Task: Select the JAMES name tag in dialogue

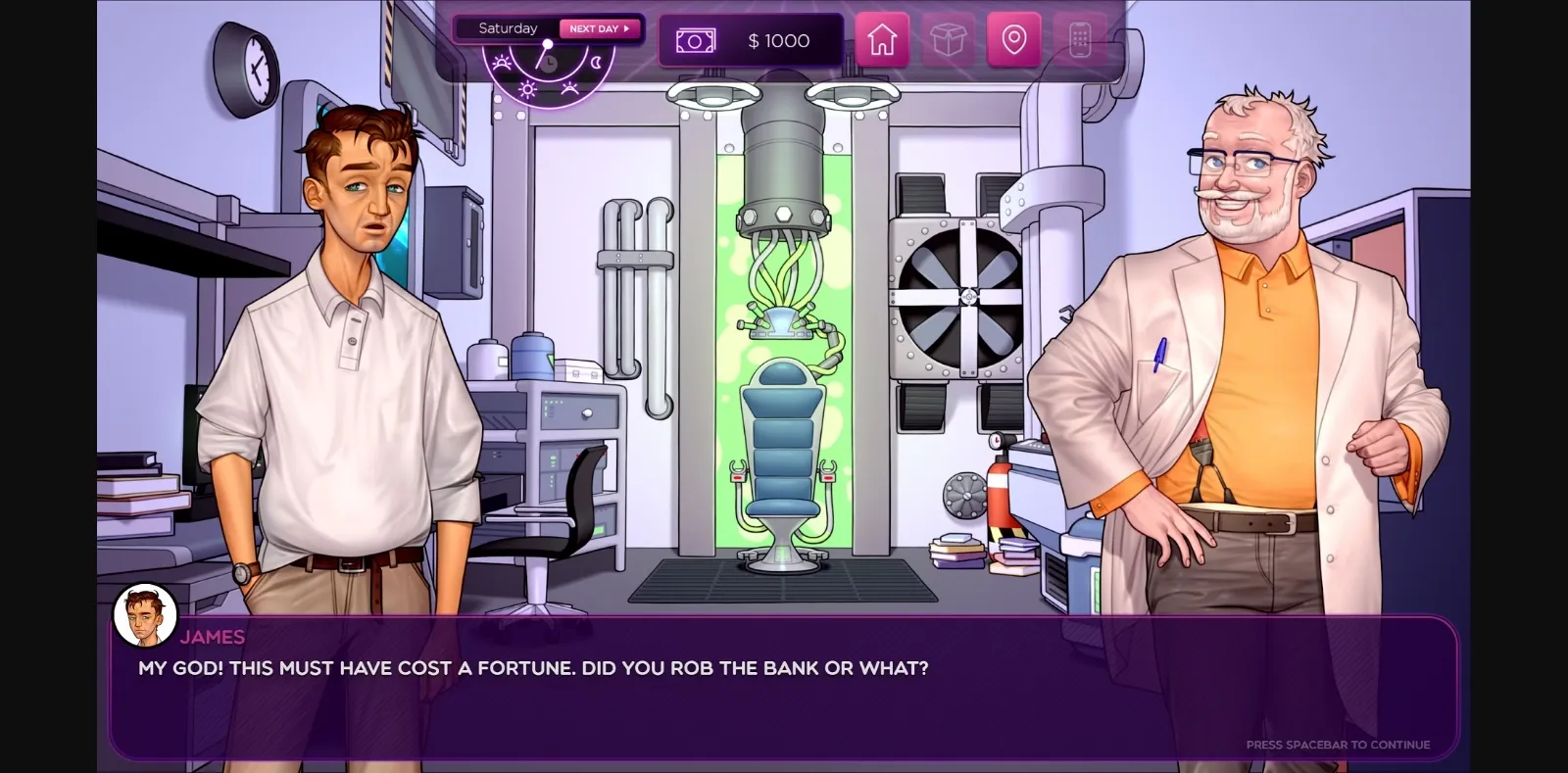Action: (x=213, y=637)
